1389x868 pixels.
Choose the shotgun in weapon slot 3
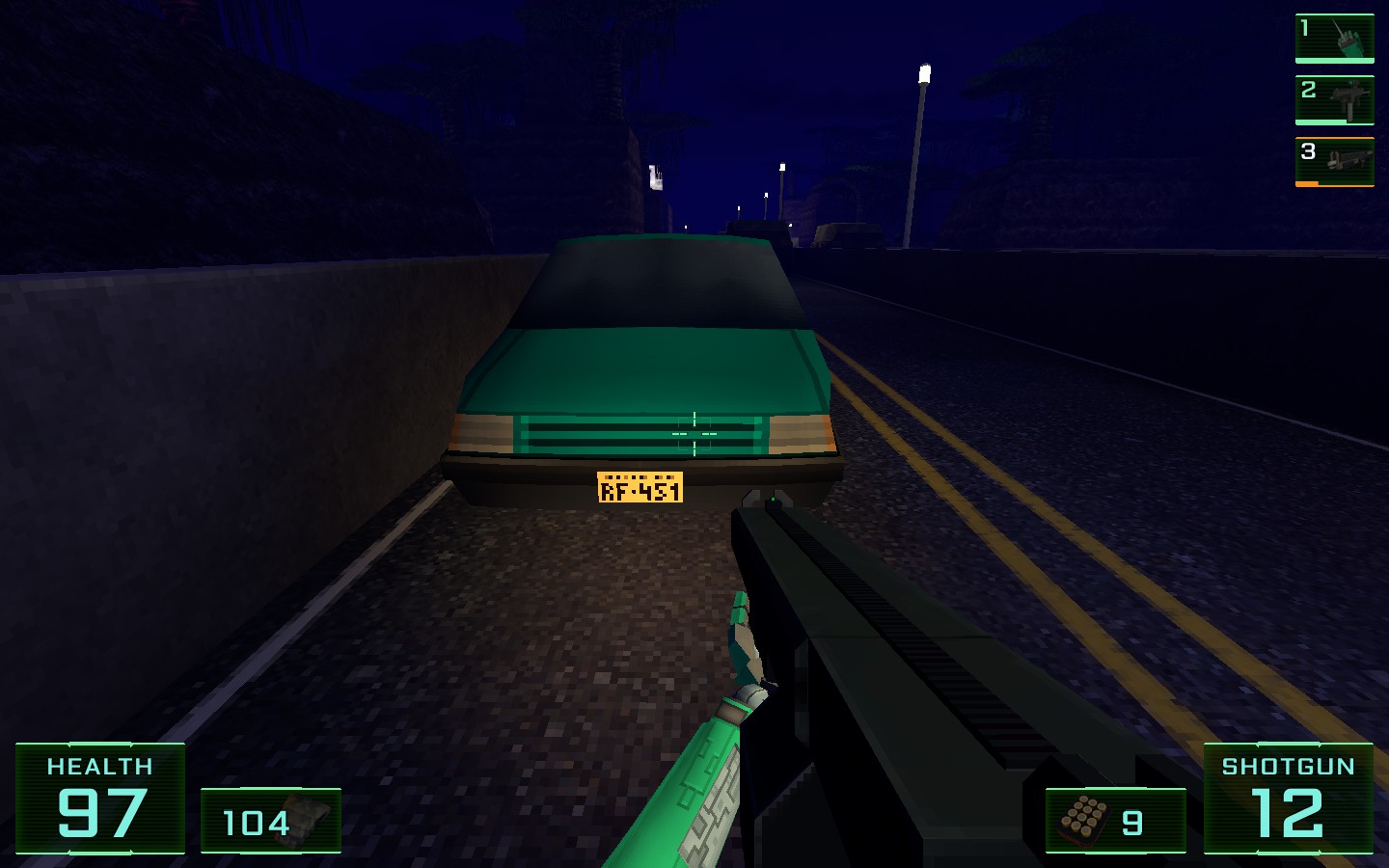(1334, 161)
